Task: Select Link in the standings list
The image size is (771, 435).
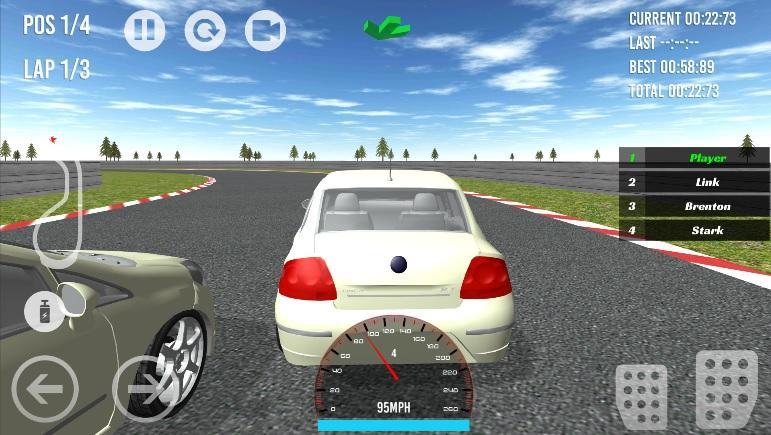Action: pos(695,182)
